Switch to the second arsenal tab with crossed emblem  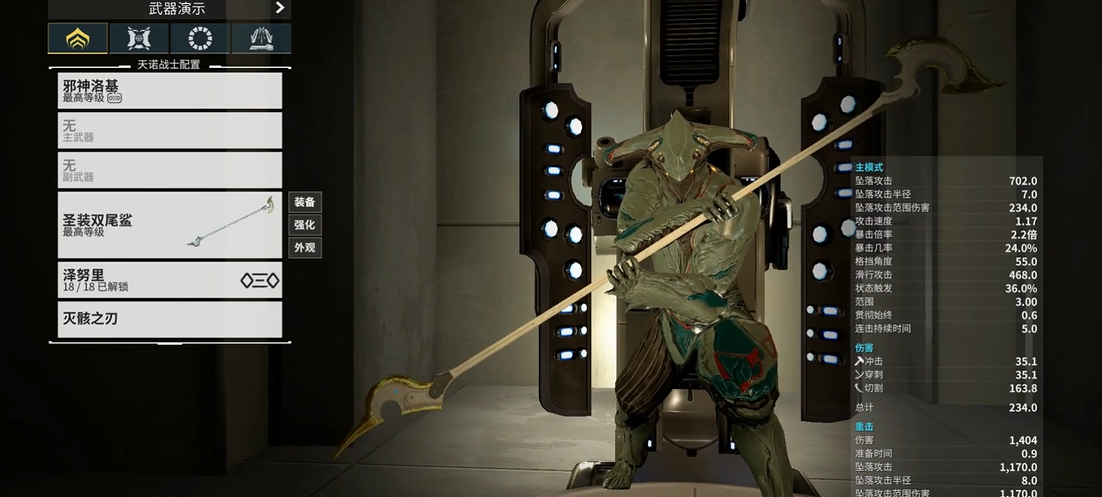pyautogui.click(x=139, y=39)
